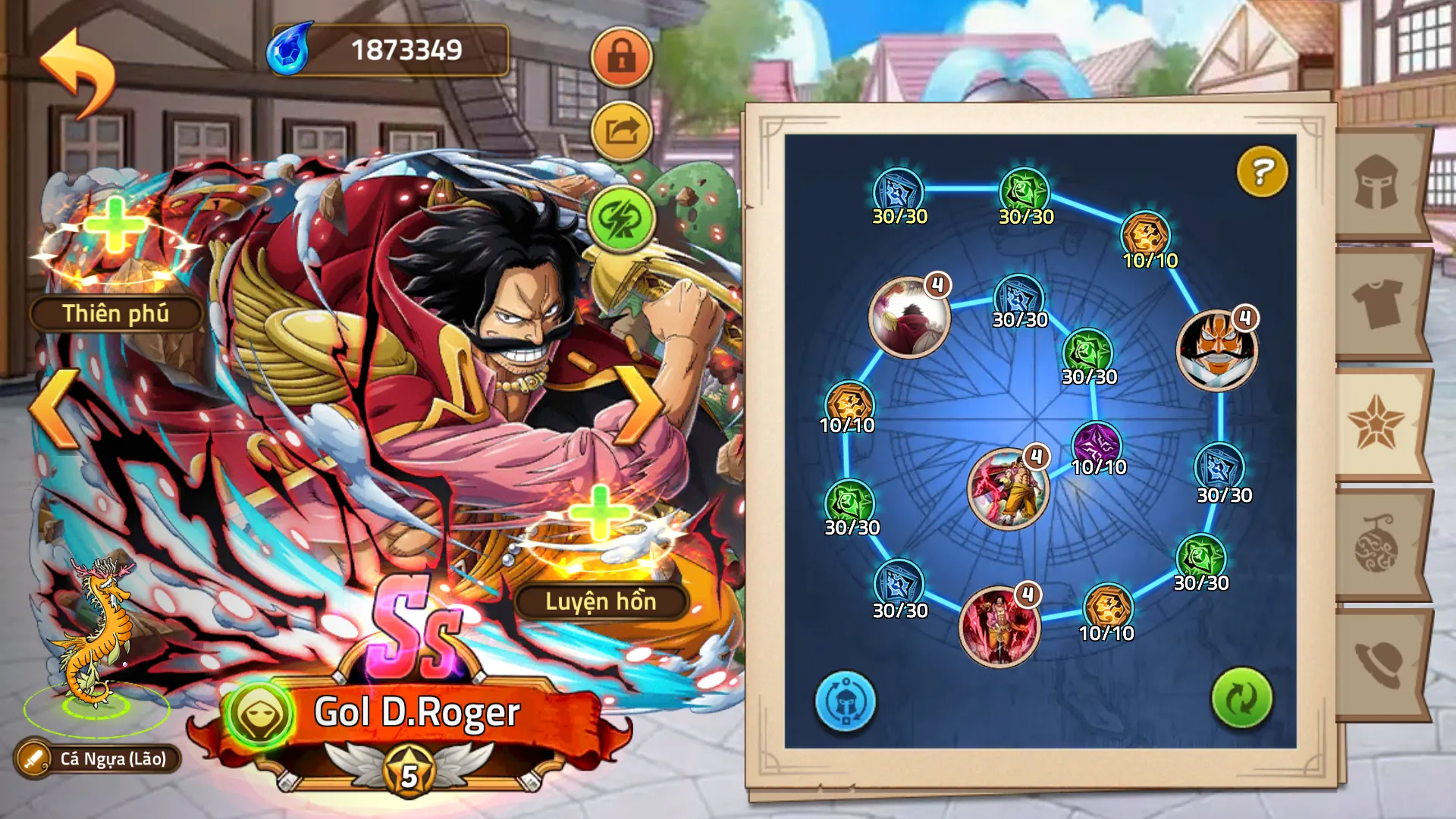Open the share button
Screen dimensions: 1456x819
[x=621, y=132]
